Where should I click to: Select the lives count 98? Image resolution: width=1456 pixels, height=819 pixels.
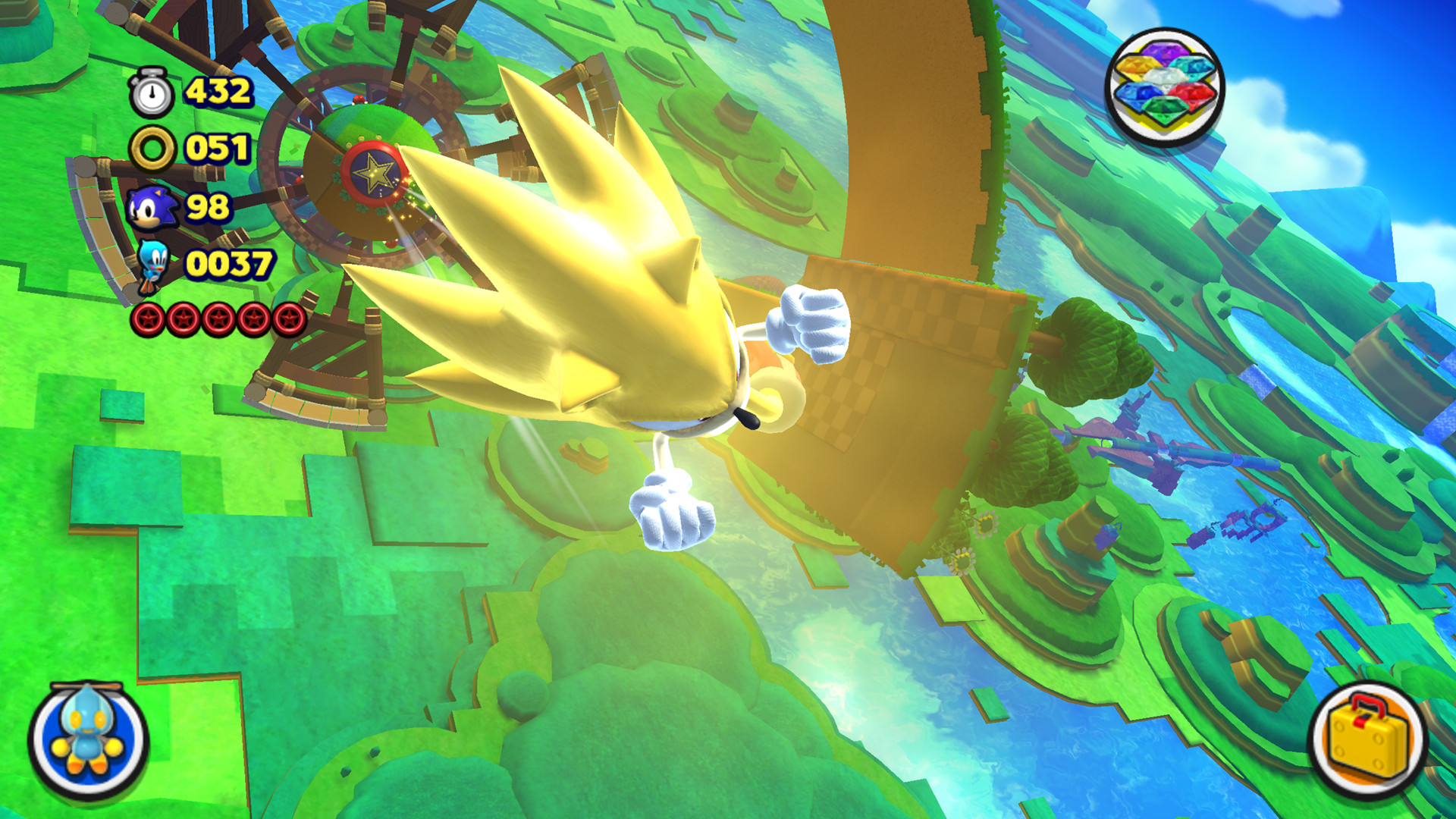(x=209, y=205)
